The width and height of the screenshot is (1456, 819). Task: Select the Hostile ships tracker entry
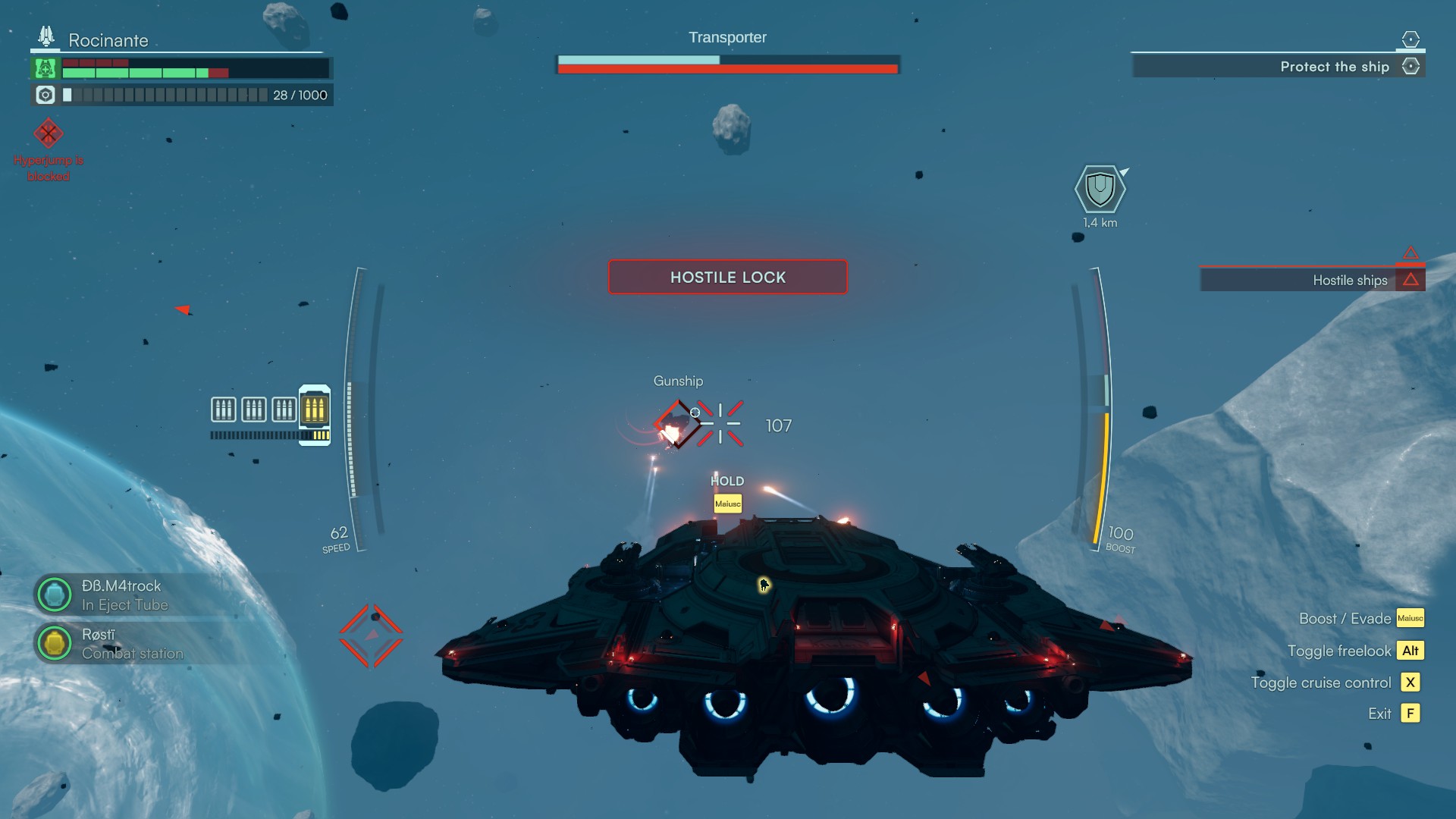[x=1350, y=281]
